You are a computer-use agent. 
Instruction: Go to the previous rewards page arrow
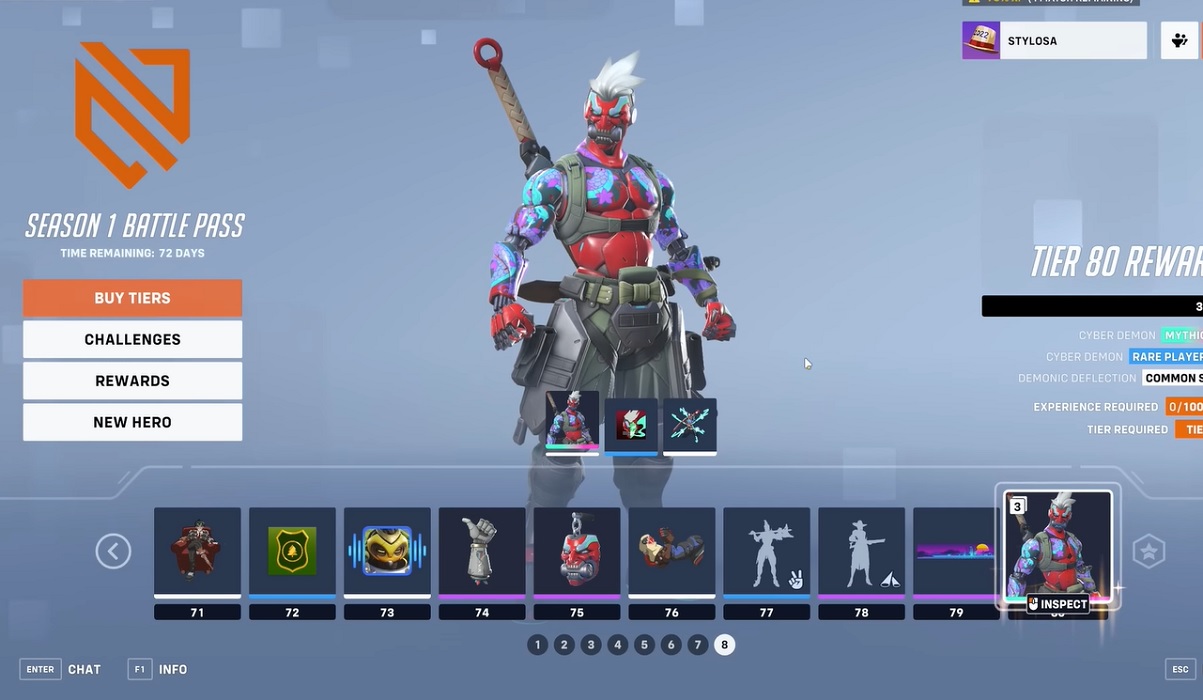113,551
